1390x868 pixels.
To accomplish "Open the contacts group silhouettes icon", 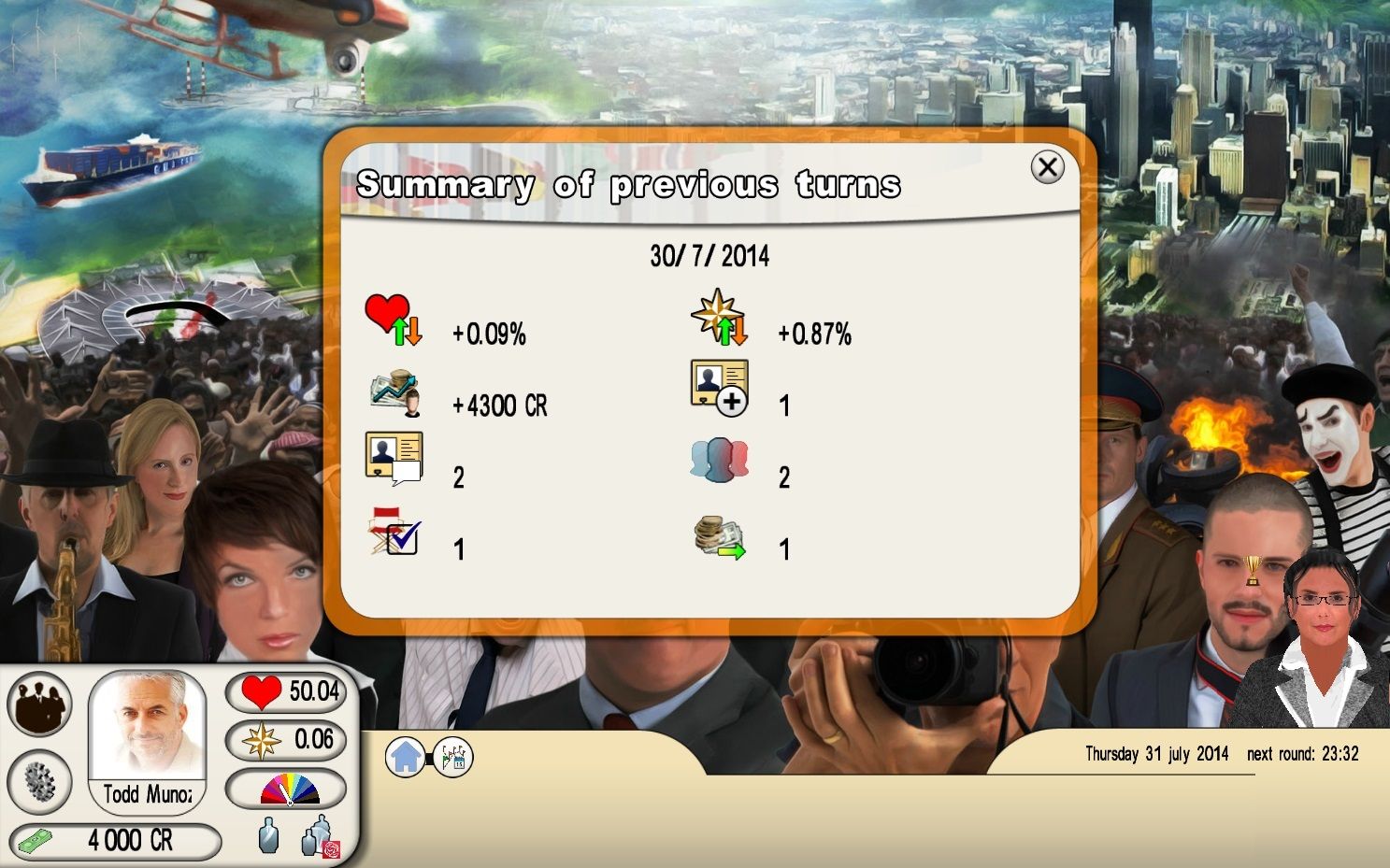I will (39, 704).
